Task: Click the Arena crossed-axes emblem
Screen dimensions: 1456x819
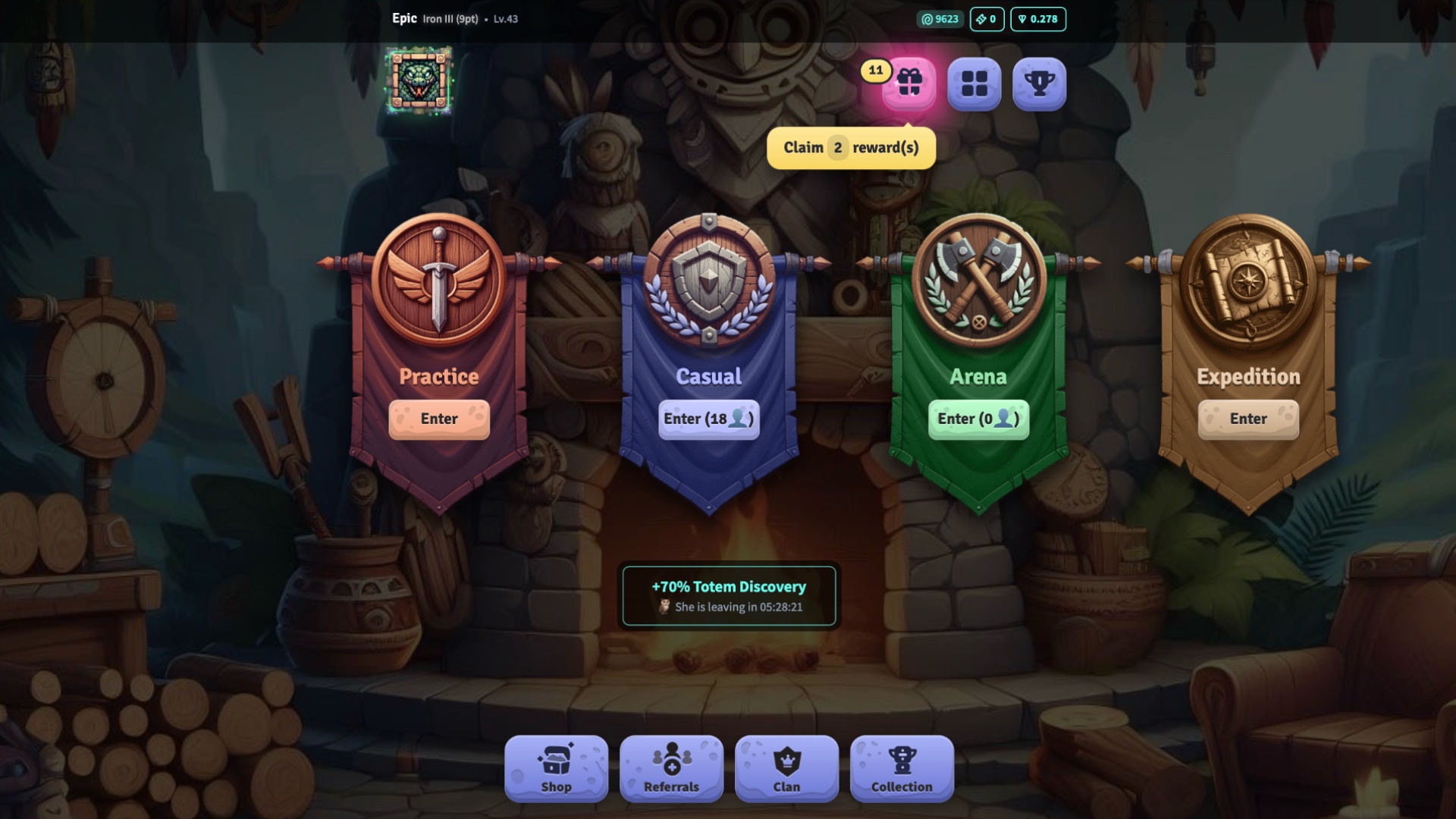Action: tap(977, 281)
